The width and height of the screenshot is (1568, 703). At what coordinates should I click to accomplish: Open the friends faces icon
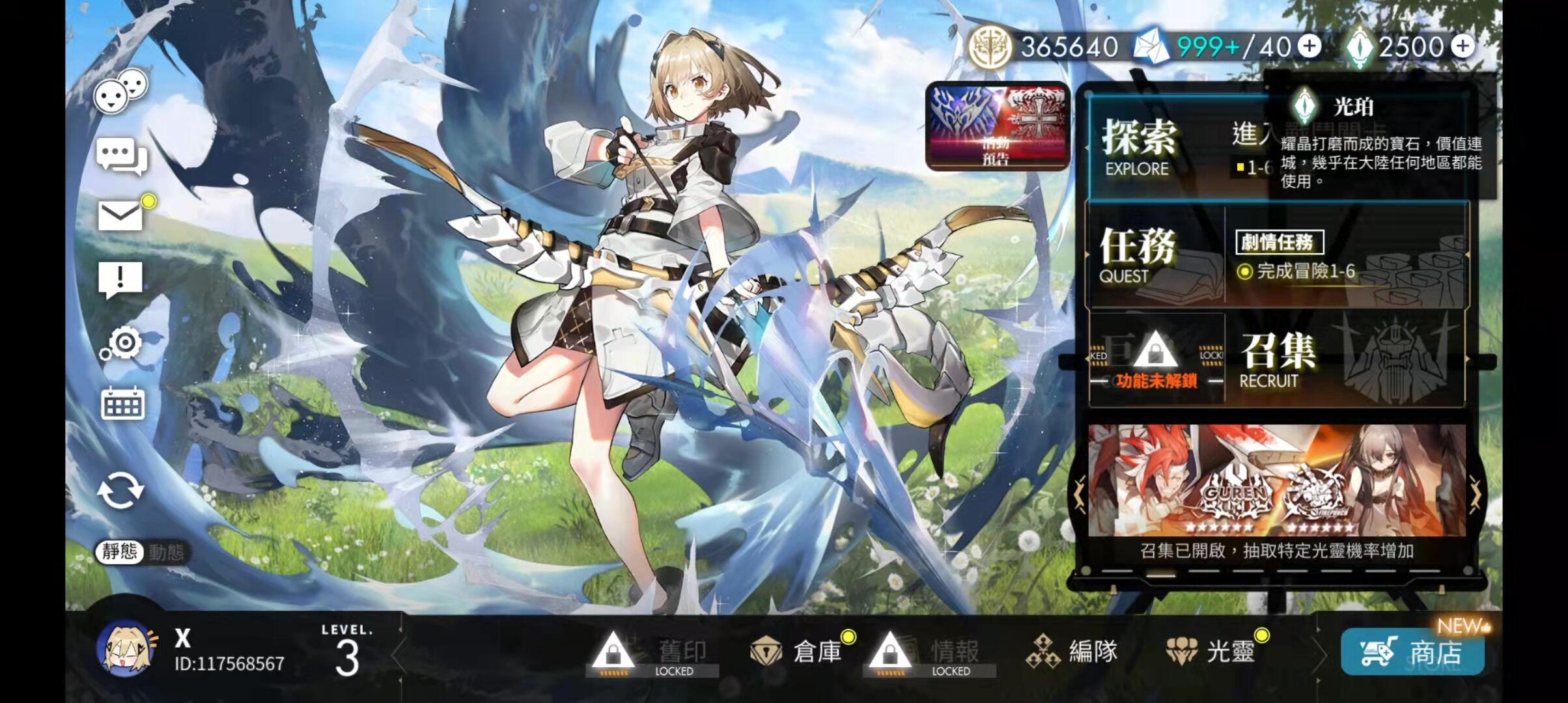tap(120, 91)
